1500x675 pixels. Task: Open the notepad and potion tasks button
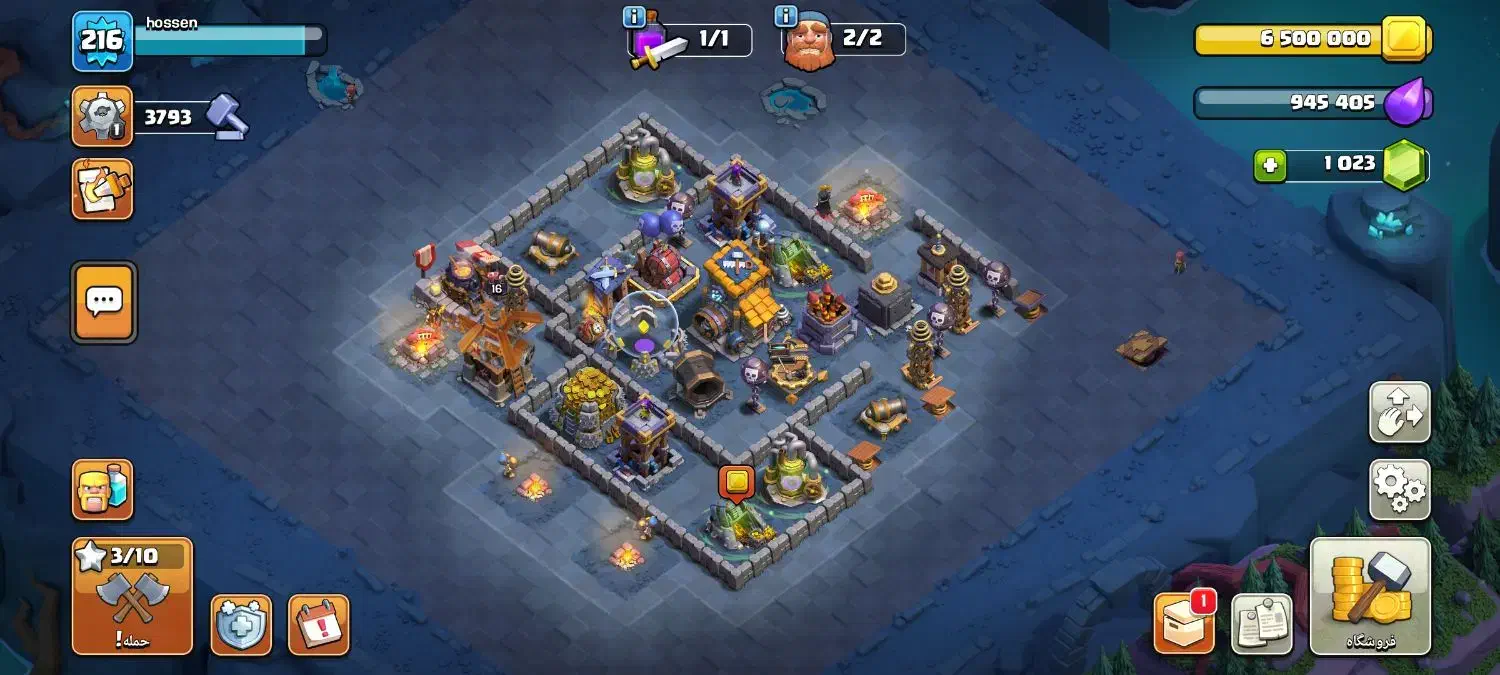coord(102,189)
